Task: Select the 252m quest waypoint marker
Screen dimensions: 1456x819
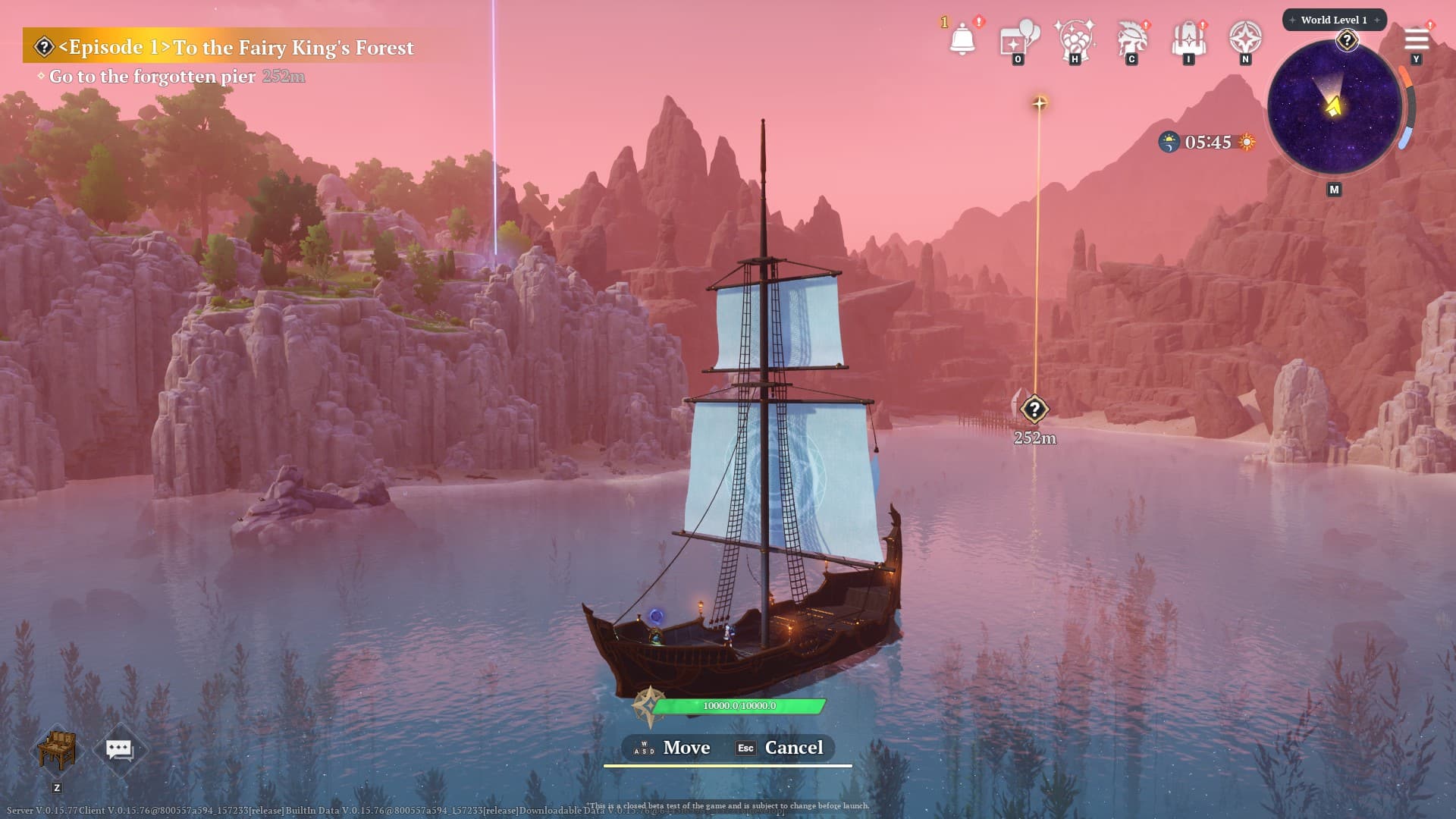Action: point(1034,409)
